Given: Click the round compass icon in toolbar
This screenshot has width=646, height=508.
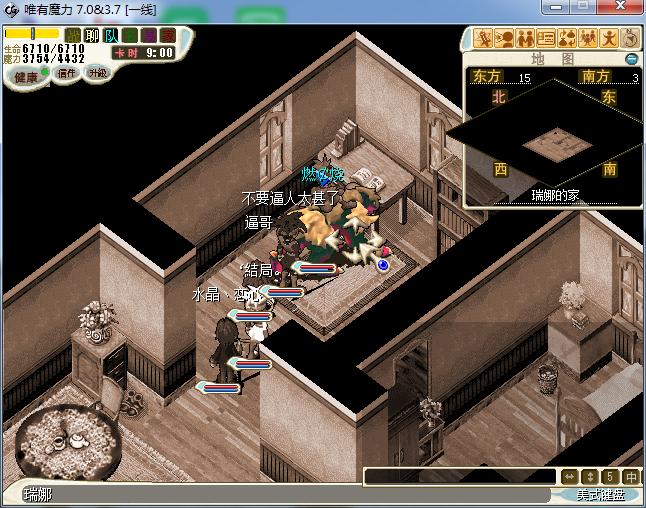Looking at the screenshot, I should [630, 38].
